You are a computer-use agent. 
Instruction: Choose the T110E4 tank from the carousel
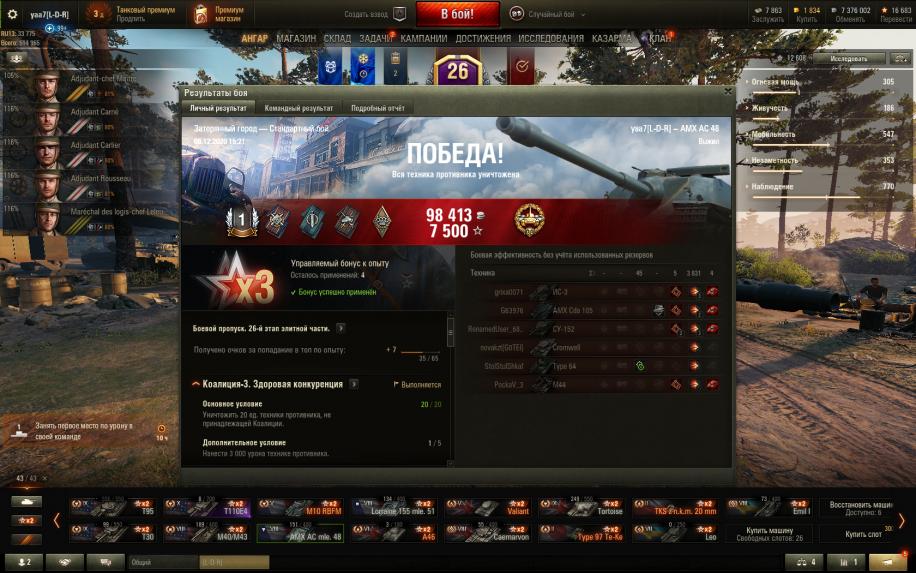pyautogui.click(x=208, y=507)
